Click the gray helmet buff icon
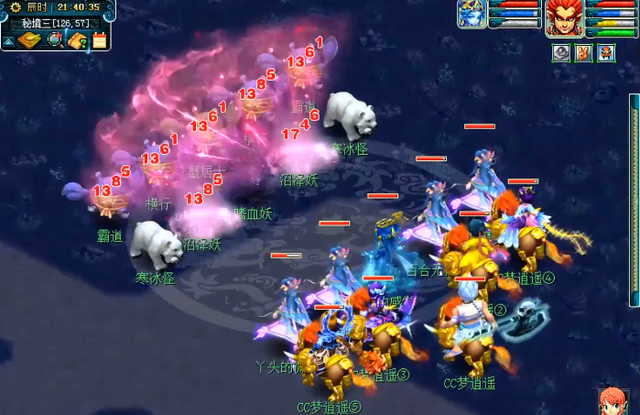The height and width of the screenshot is (415, 640). [561, 53]
